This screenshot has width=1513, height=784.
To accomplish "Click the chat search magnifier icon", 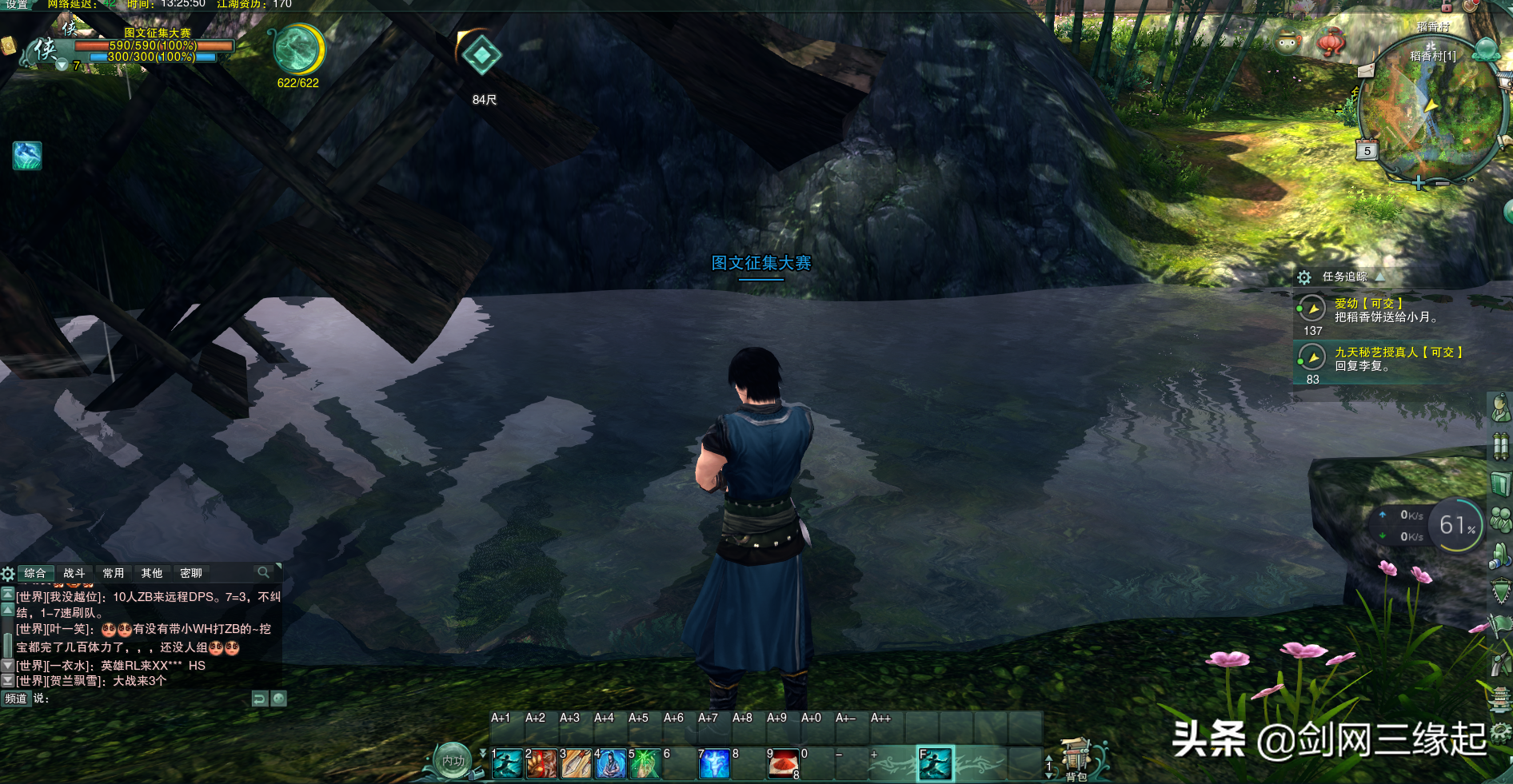I will (262, 572).
